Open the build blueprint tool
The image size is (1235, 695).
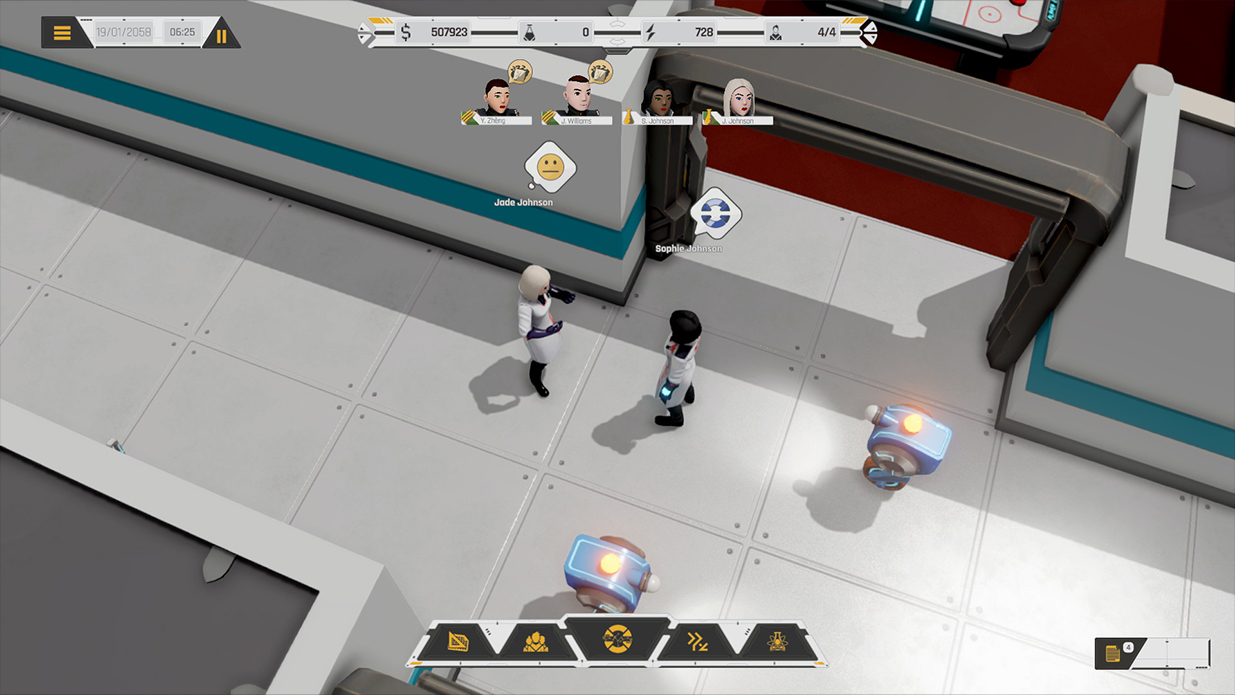coord(459,641)
